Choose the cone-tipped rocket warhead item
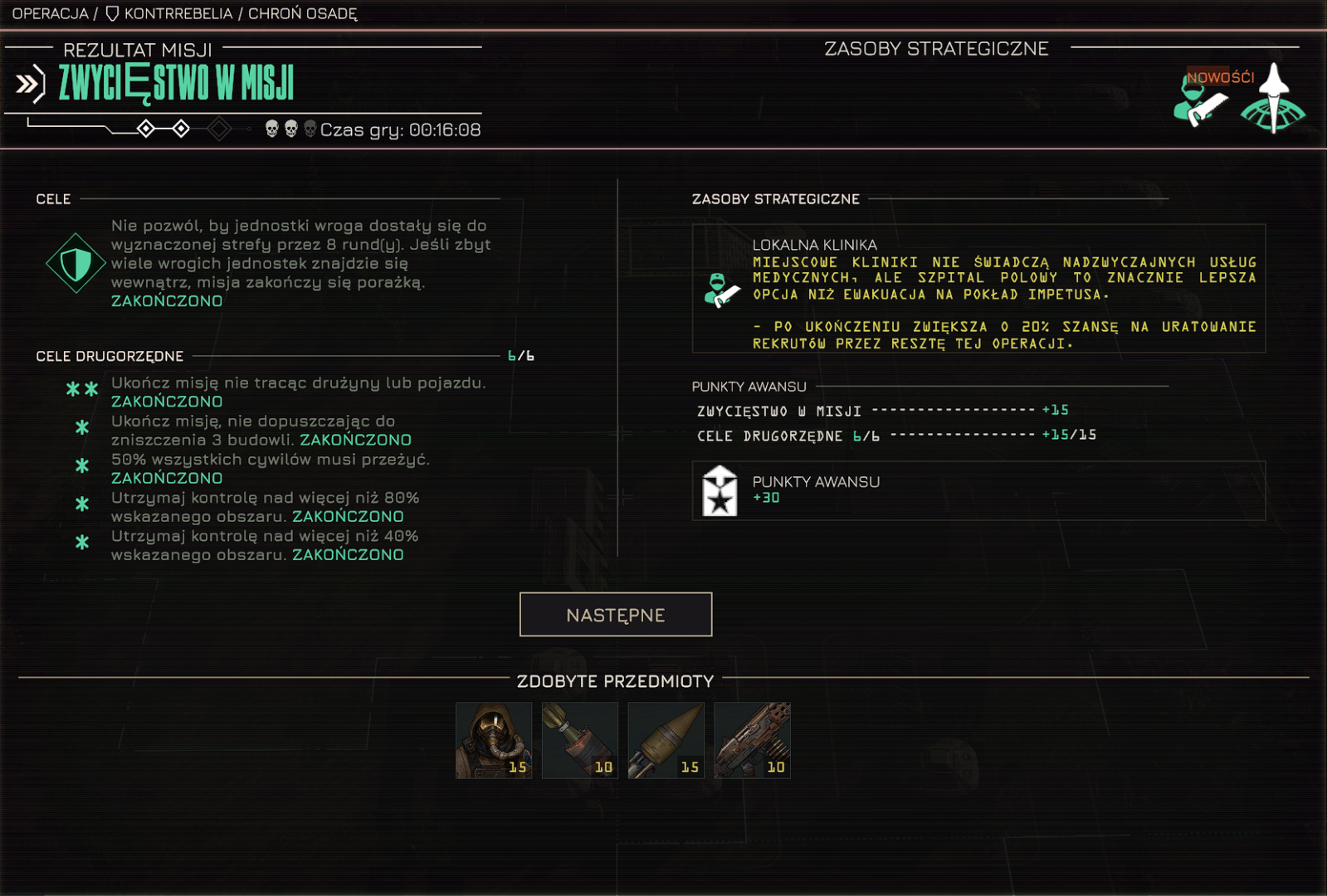 (x=666, y=740)
